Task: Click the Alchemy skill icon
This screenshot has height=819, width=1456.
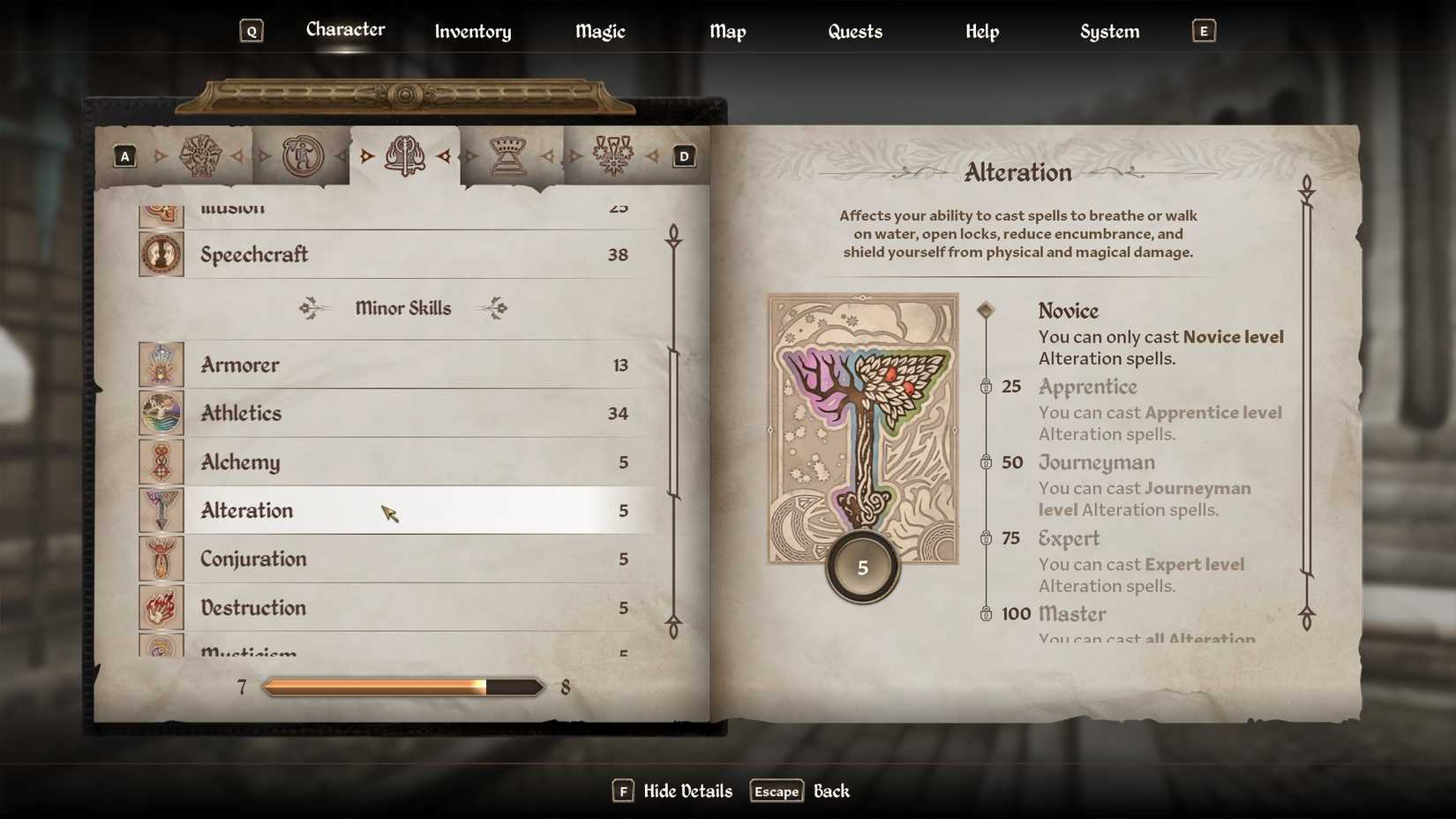Action: coord(161,462)
